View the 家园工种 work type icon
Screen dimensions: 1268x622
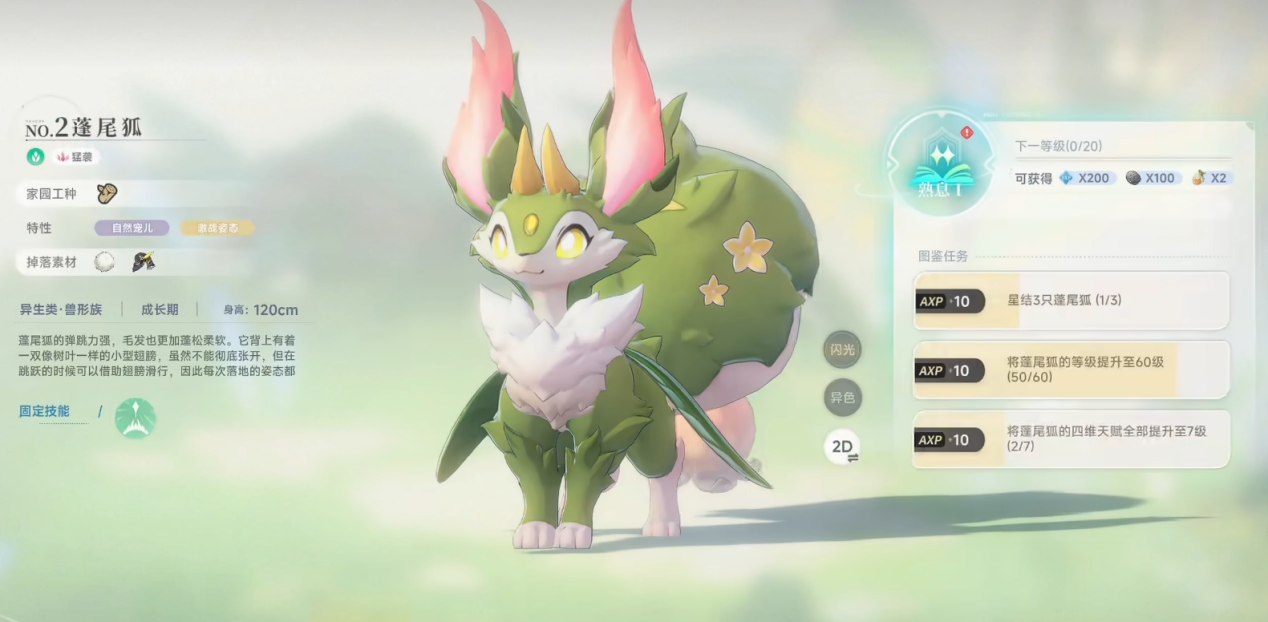pyautogui.click(x=107, y=193)
